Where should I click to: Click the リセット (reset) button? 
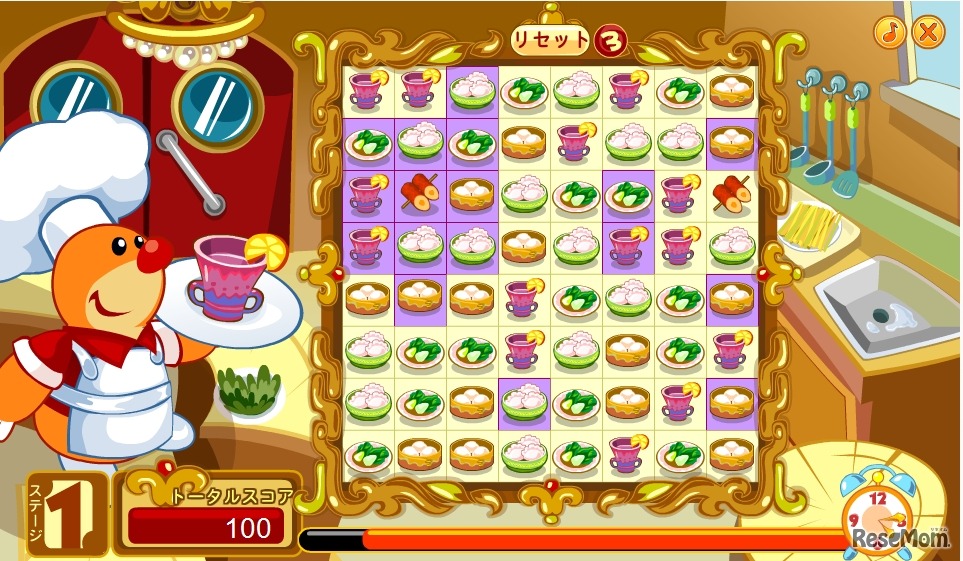(551, 40)
